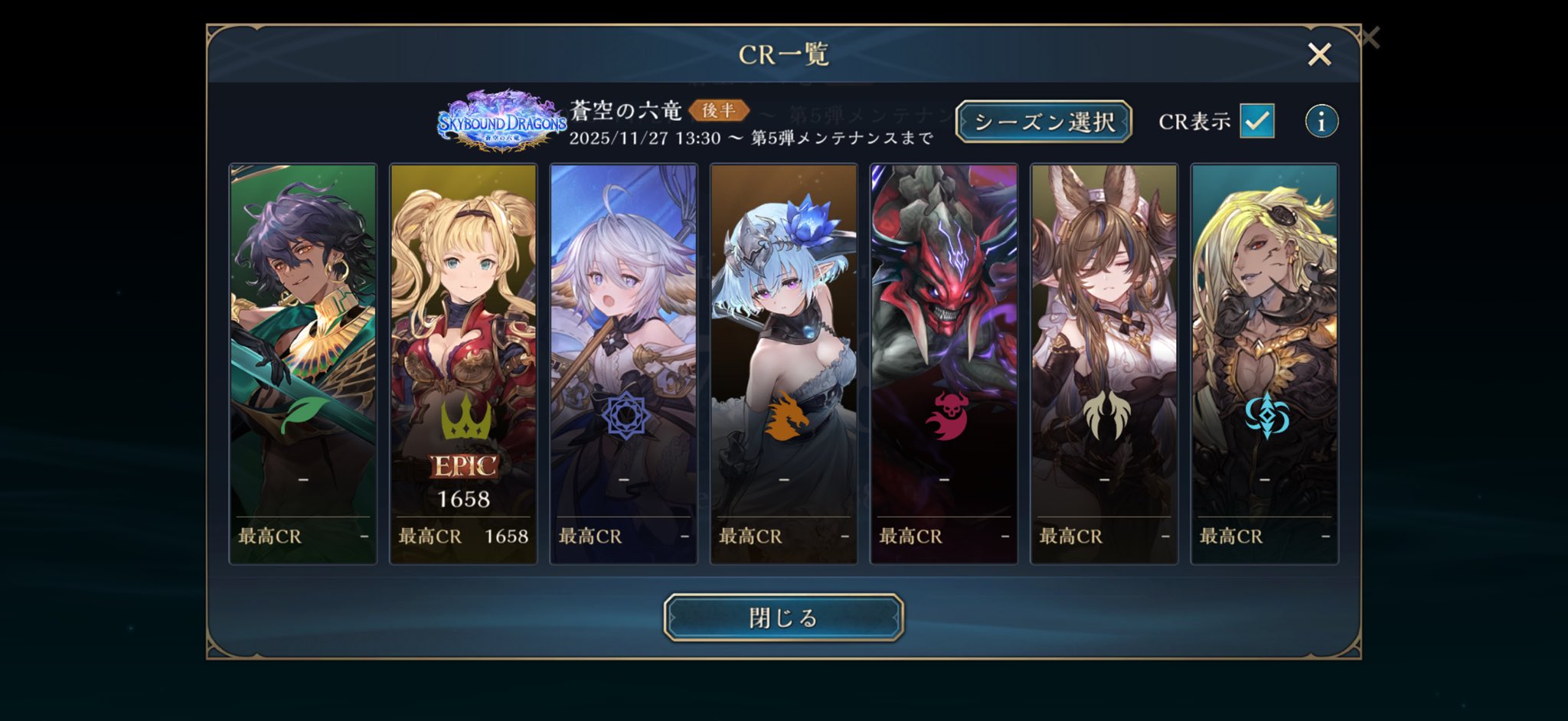The width and height of the screenshot is (1568, 721).
Task: Open the info icon help
Action: (1321, 122)
